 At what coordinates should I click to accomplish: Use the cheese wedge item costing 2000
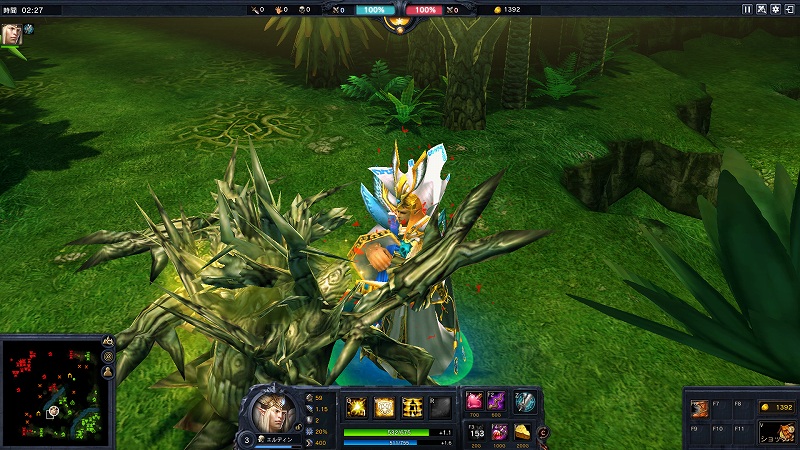(523, 432)
